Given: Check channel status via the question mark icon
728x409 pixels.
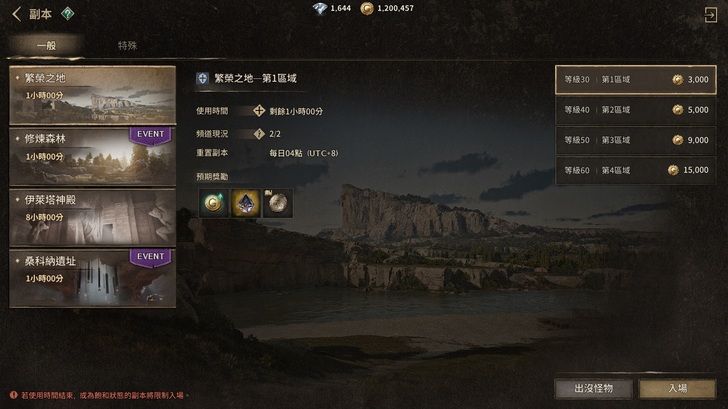Looking at the screenshot, I should 259,133.
